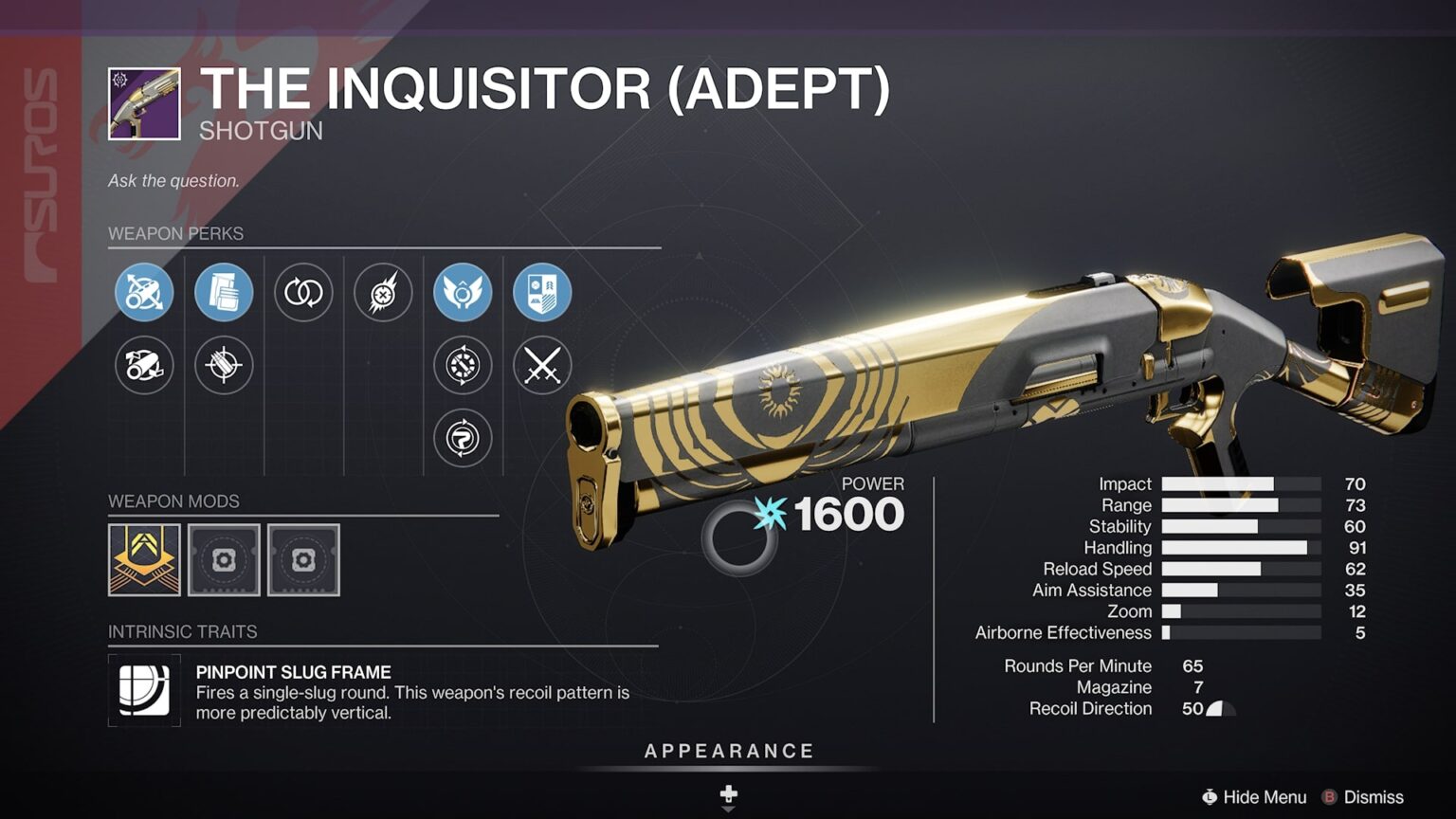Toggle the equipped blue magazine perk

click(224, 292)
